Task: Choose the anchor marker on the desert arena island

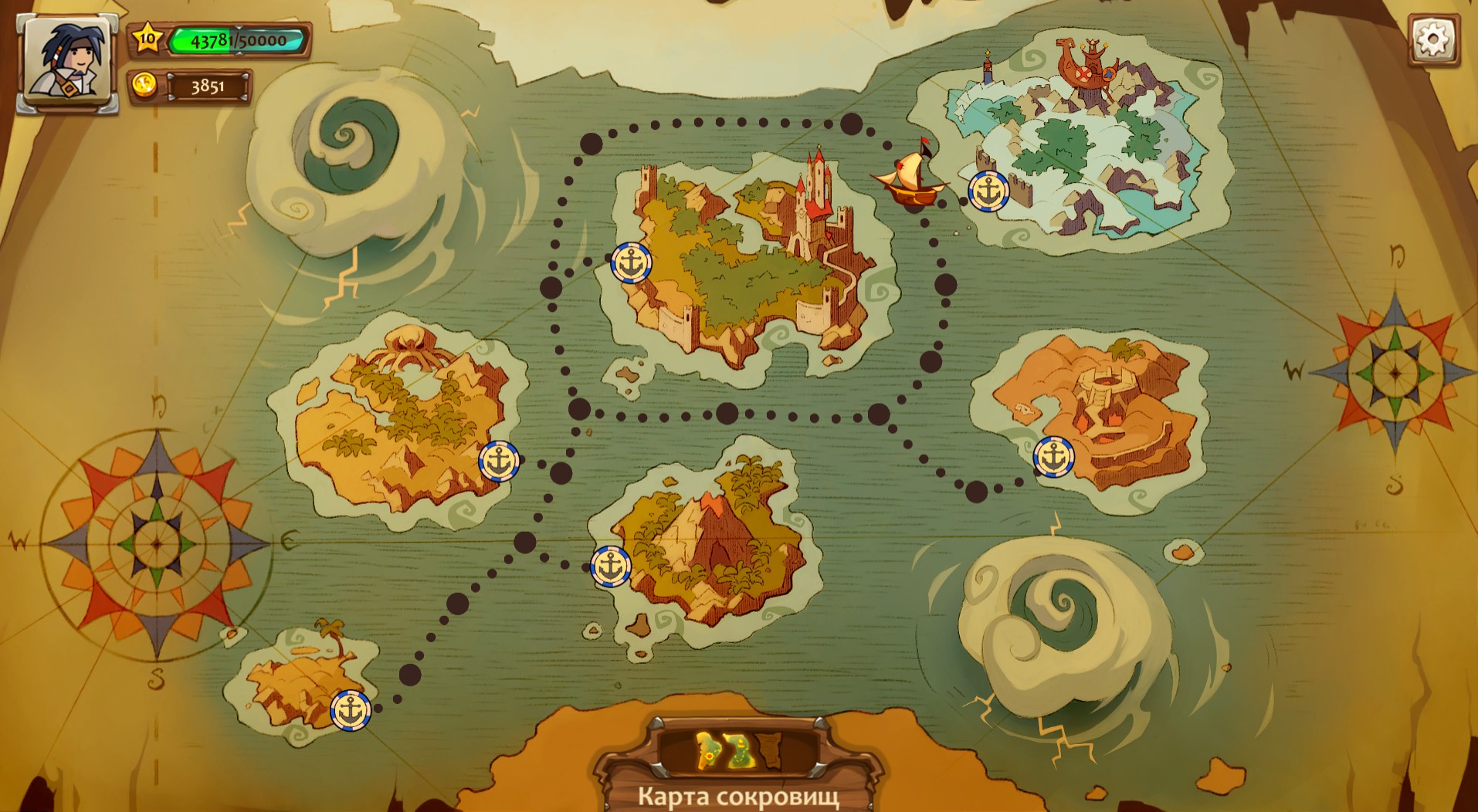Action: coord(1053,456)
